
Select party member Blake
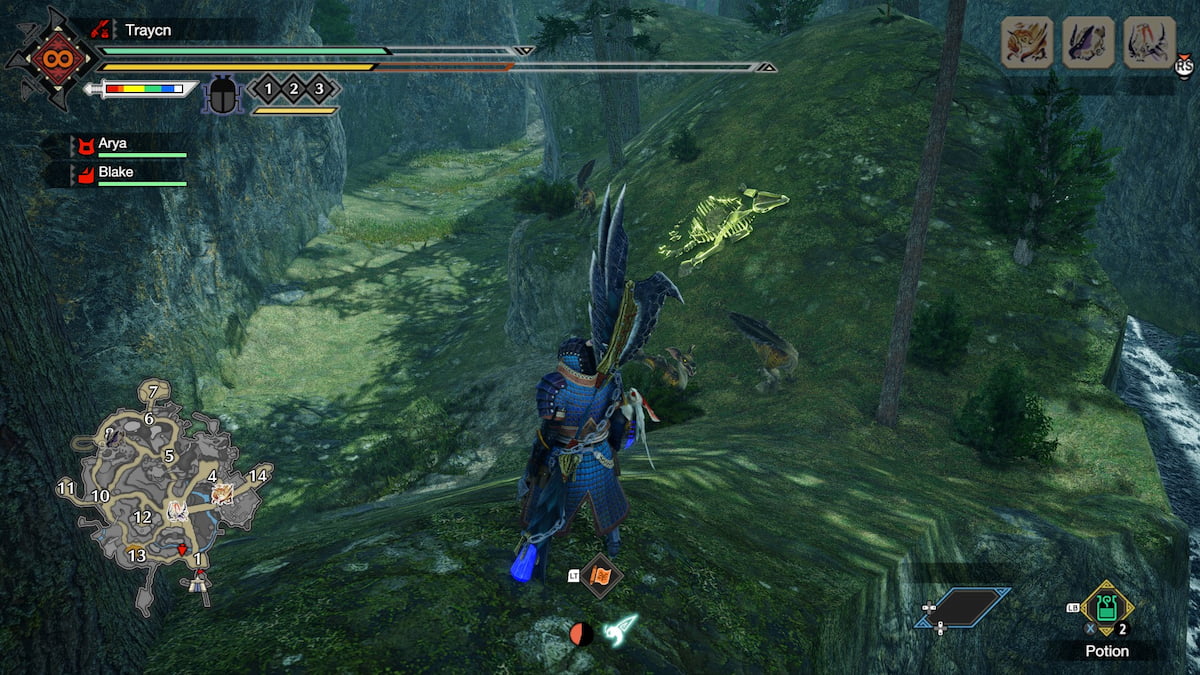pyautogui.click(x=114, y=172)
